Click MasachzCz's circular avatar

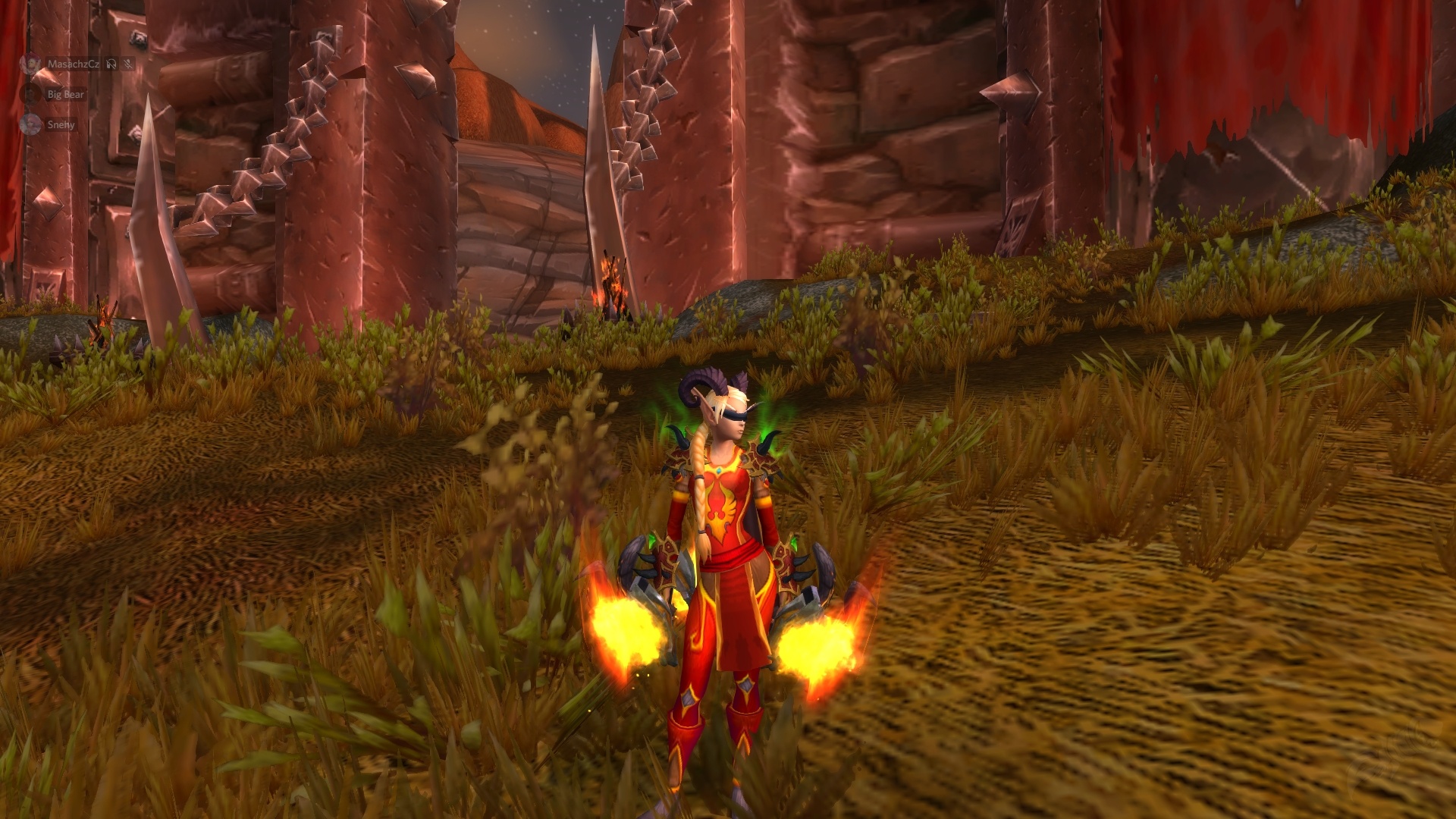pos(30,64)
